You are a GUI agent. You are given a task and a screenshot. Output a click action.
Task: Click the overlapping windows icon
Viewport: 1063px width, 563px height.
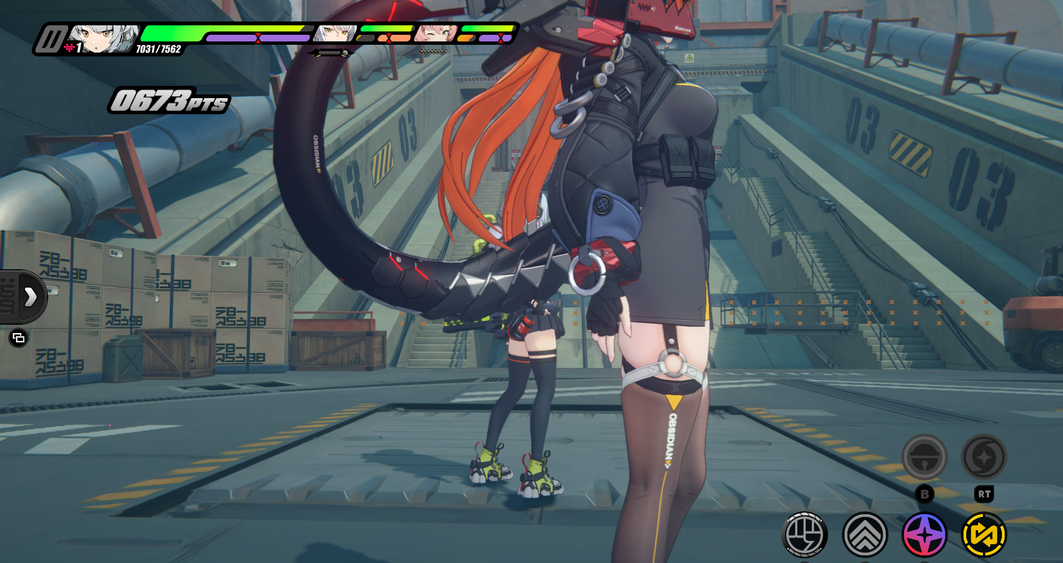[18, 338]
